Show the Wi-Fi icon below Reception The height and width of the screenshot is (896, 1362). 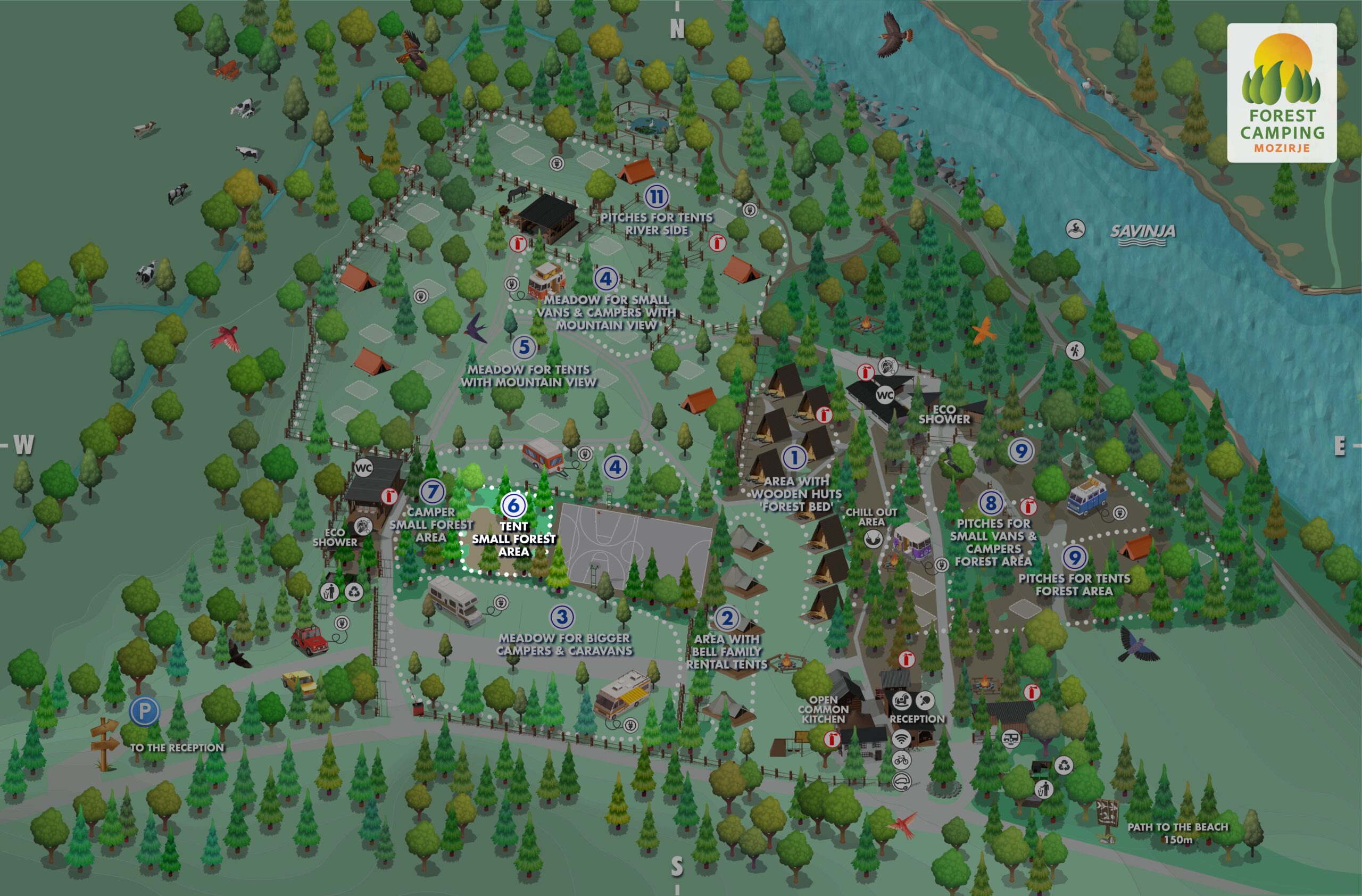pos(901,739)
